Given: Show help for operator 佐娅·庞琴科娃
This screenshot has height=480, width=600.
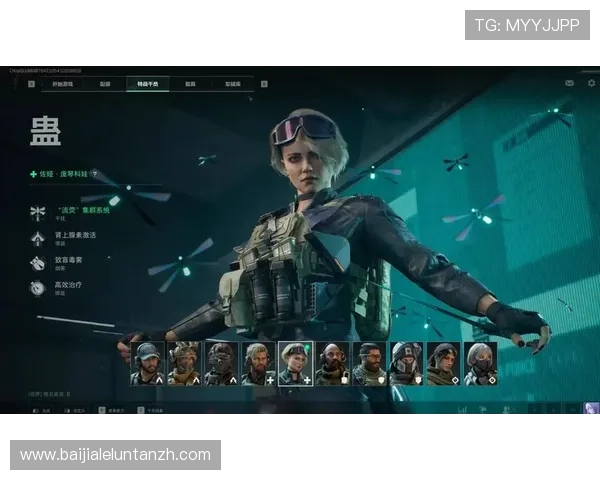Looking at the screenshot, I should click(95, 173).
